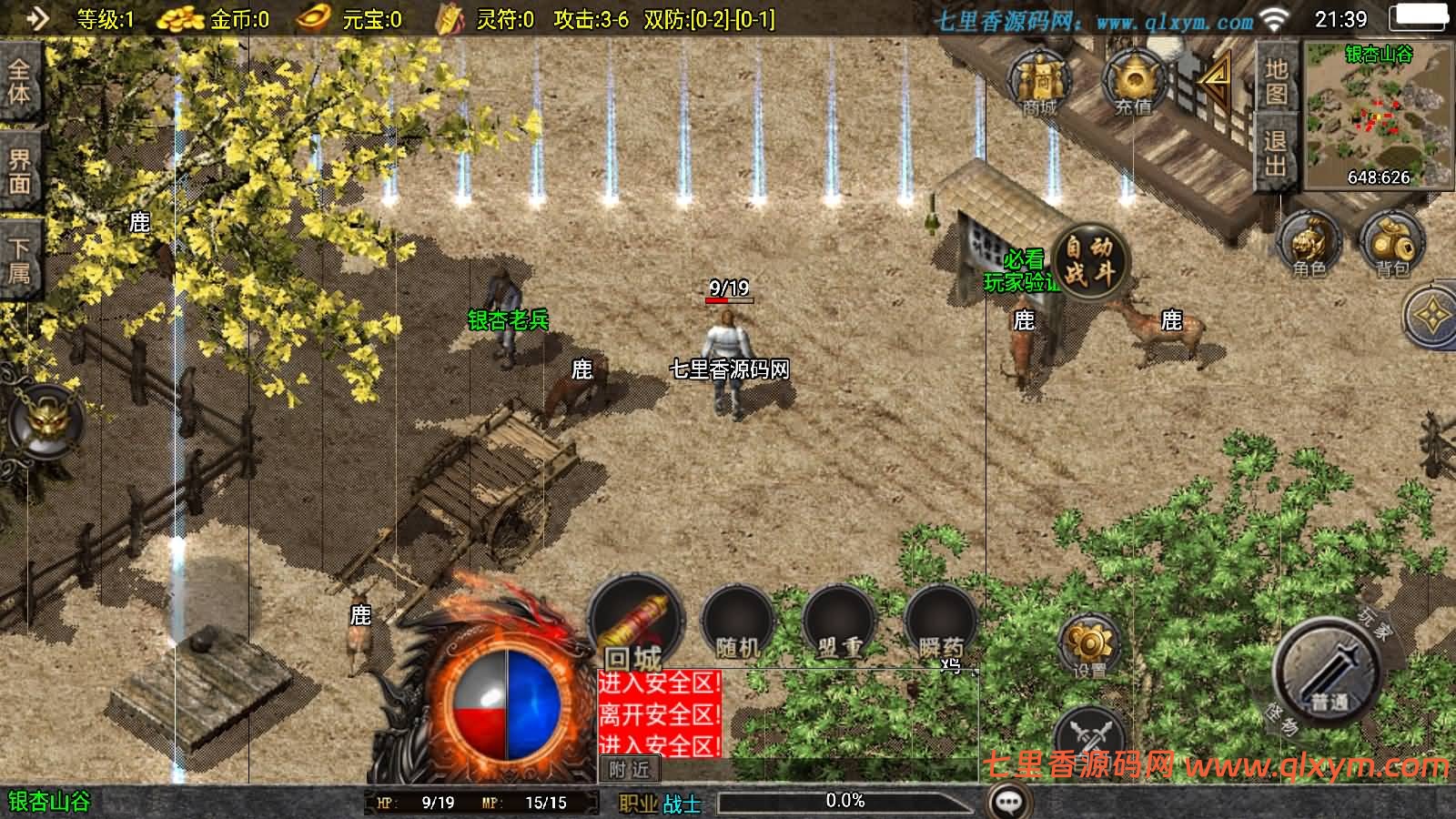This screenshot has width=1456, height=819.
Task: Open the 商城 shop
Action: click(1039, 82)
